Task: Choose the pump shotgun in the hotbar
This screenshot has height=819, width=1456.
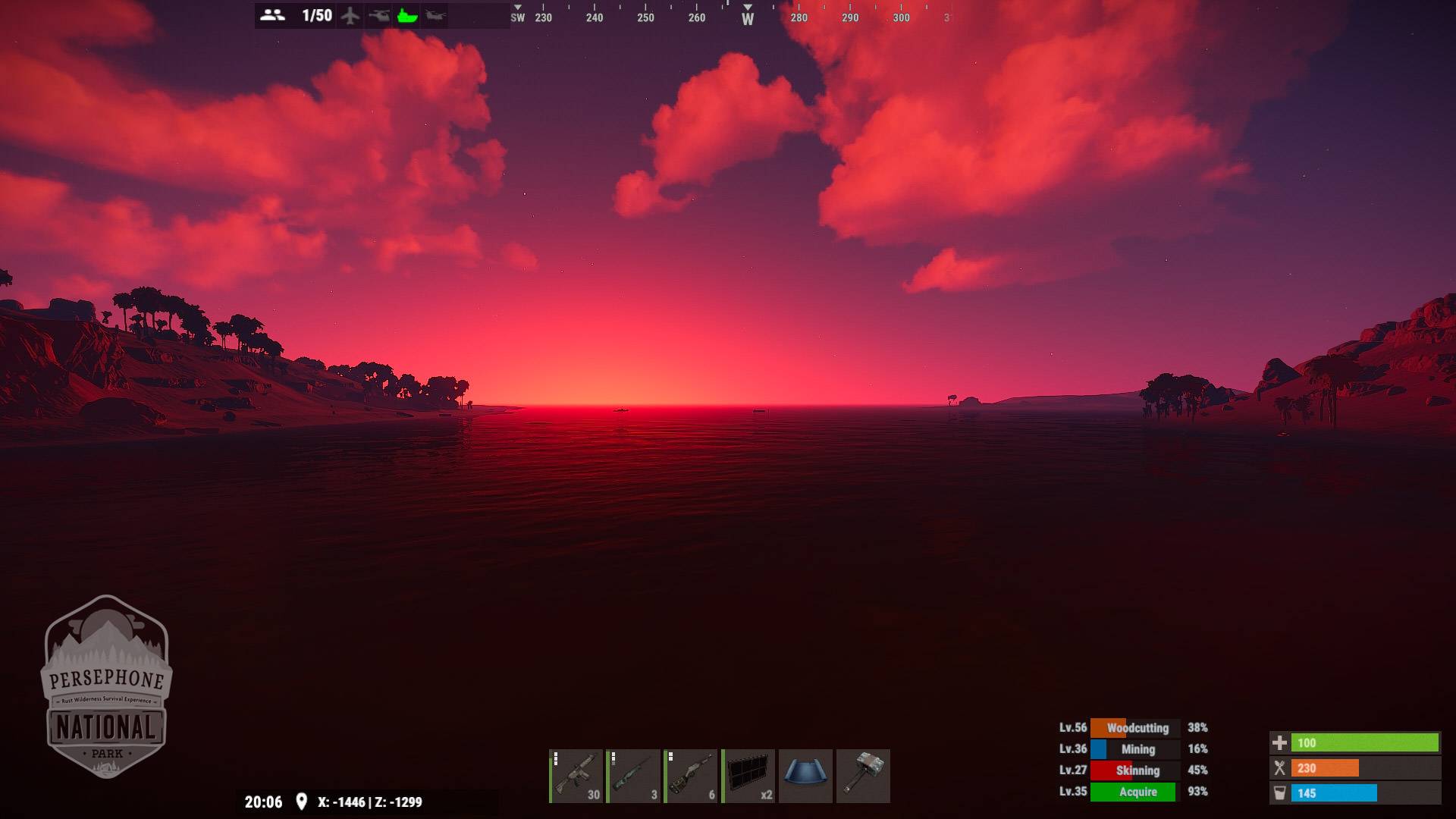Action: point(692,776)
